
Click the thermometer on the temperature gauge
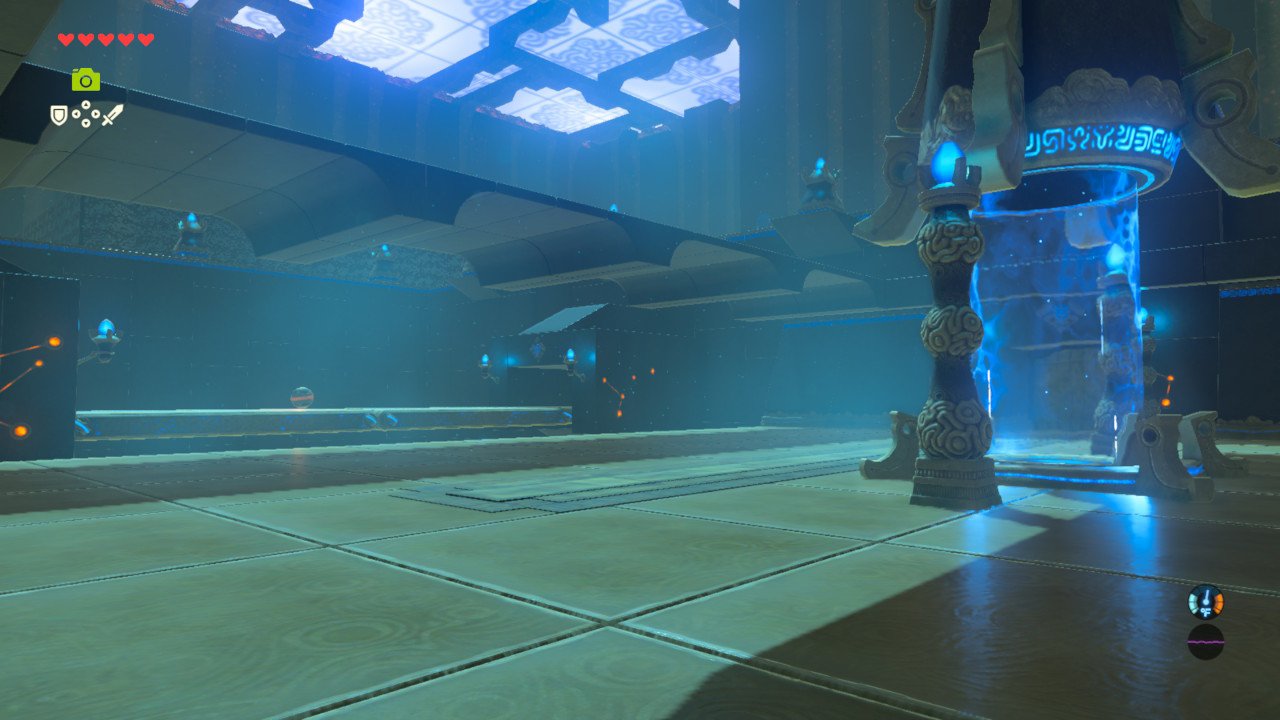pos(1206,598)
